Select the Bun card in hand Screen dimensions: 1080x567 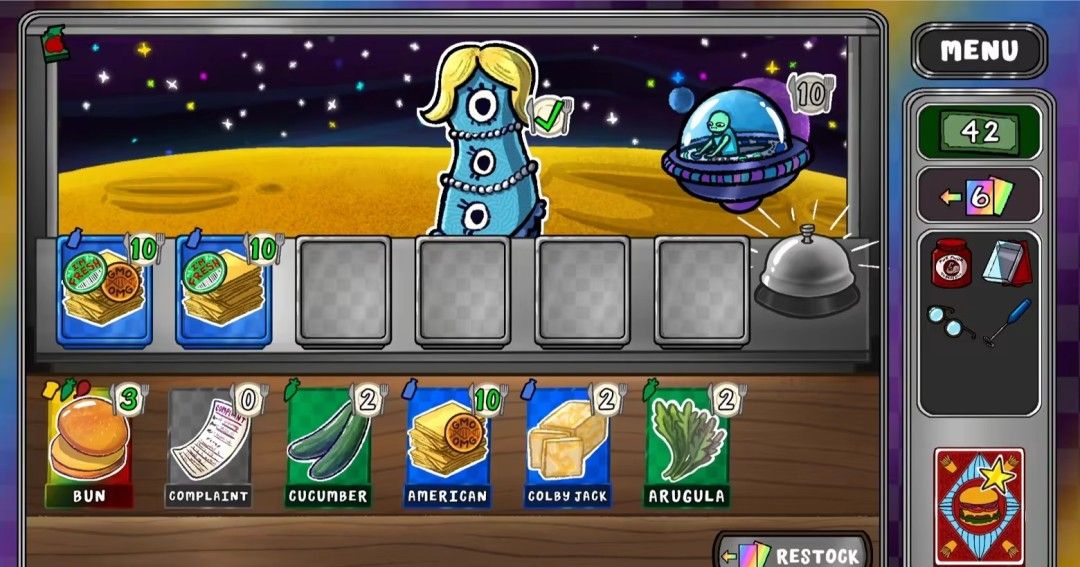89,445
